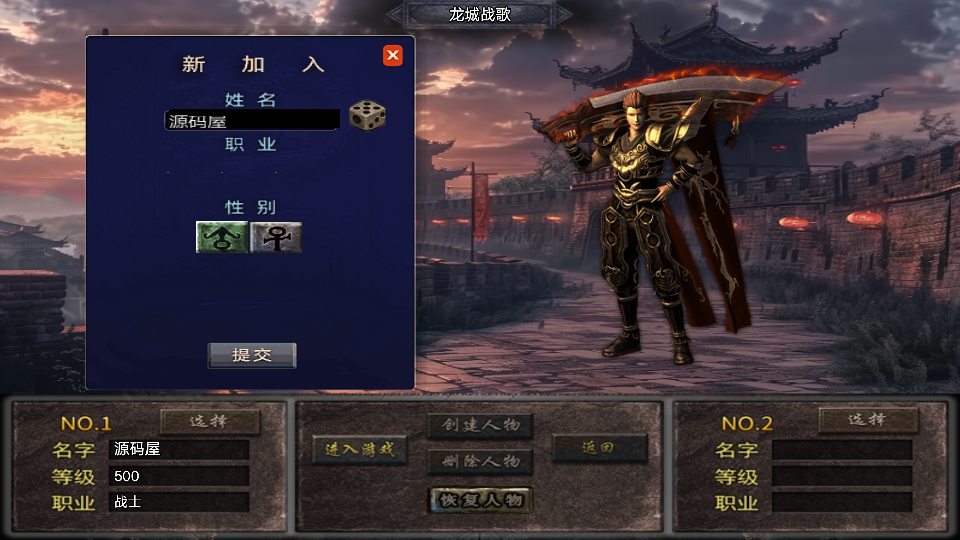Close the 新加入 character creation dialog
This screenshot has height=540, width=960.
pyautogui.click(x=393, y=56)
